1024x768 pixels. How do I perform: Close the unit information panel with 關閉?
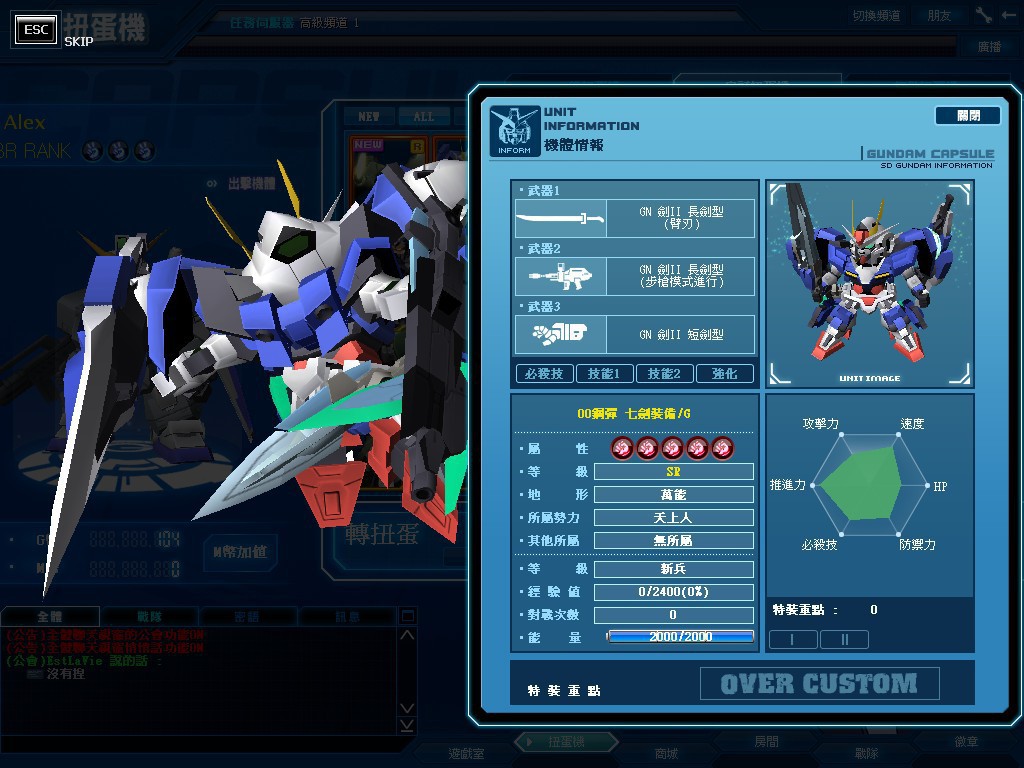pyautogui.click(x=967, y=116)
